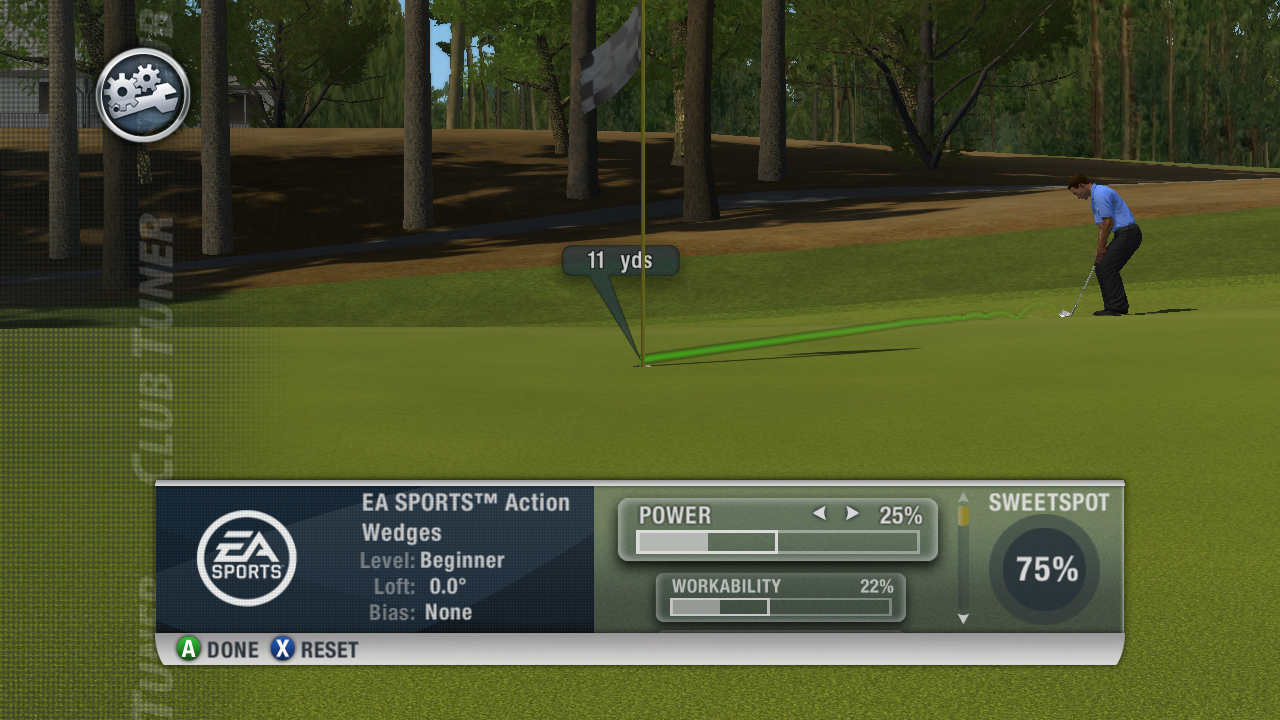Open the Club Tuner gears icon
Image resolution: width=1280 pixels, height=720 pixels.
point(143,95)
